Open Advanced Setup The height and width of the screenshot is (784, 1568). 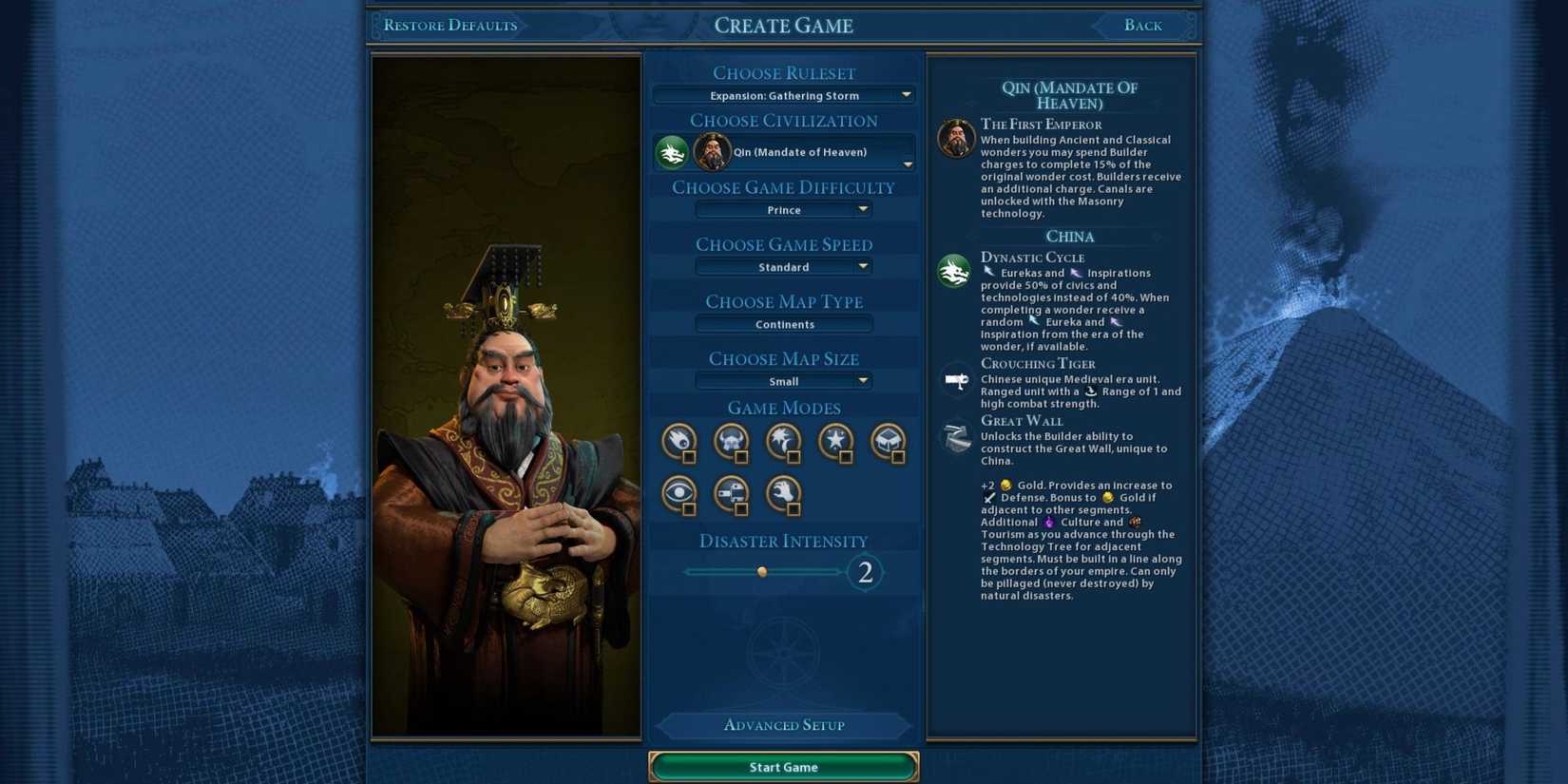783,725
